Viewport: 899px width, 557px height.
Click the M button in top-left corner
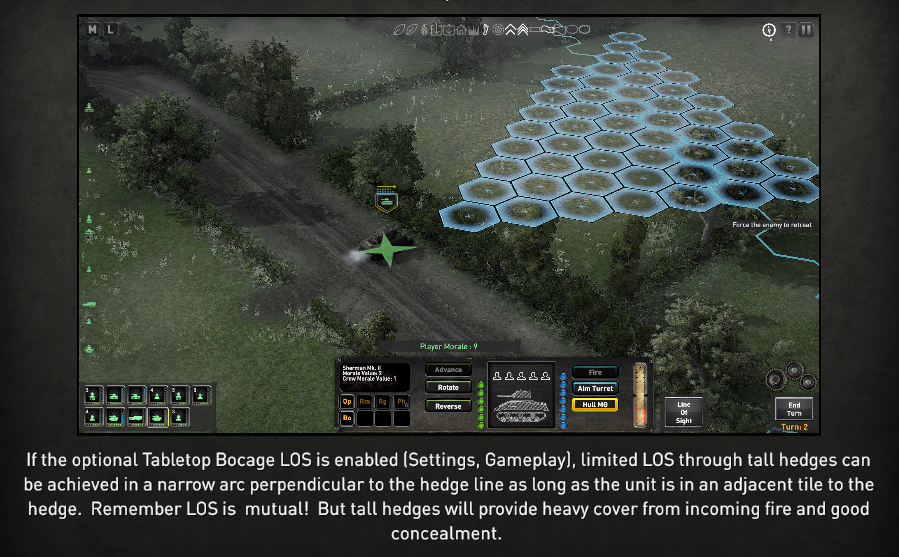(x=93, y=29)
